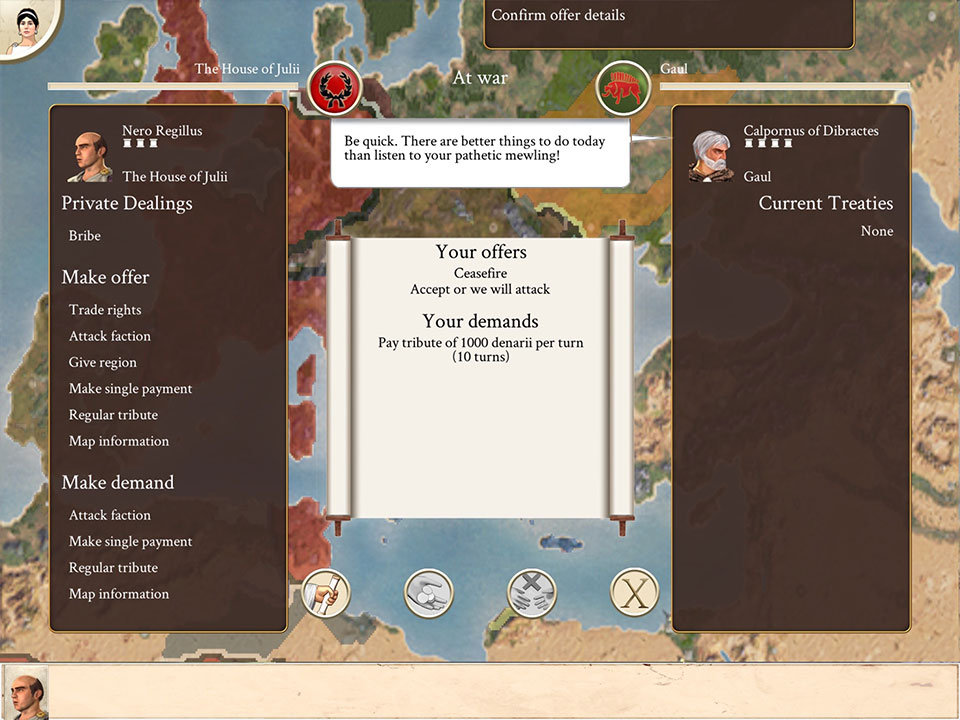The height and width of the screenshot is (720, 960).
Task: Click the Gaul boar faction emblem
Action: [x=623, y=89]
